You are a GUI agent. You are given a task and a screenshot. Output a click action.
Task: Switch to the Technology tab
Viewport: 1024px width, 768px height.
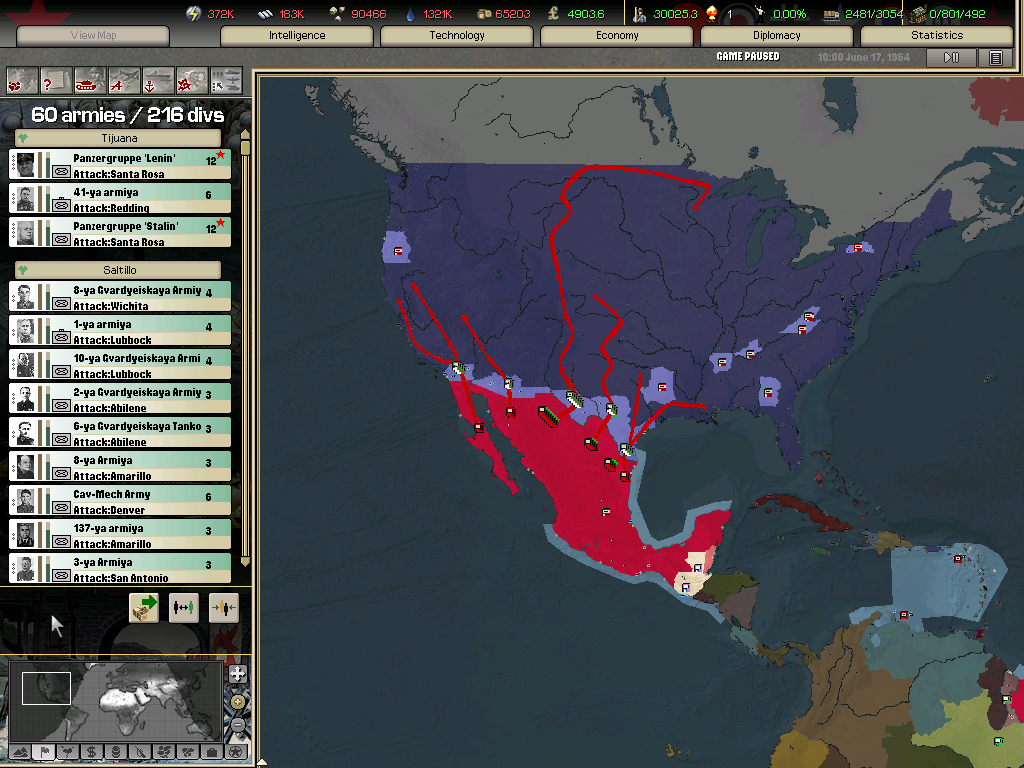tap(457, 36)
